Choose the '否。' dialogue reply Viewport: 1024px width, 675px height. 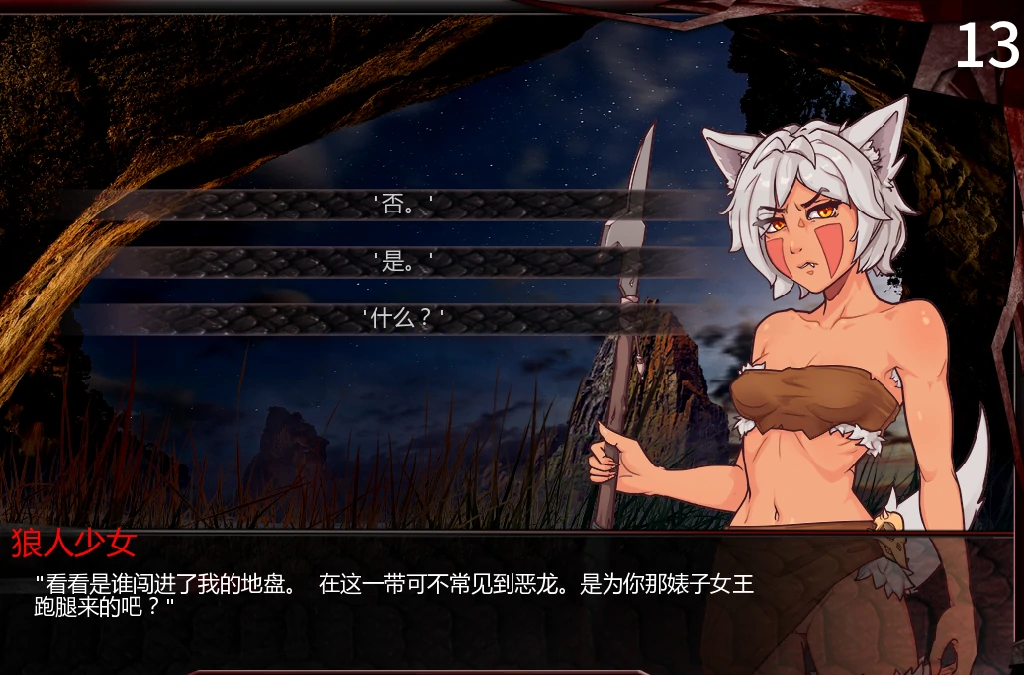coord(403,206)
